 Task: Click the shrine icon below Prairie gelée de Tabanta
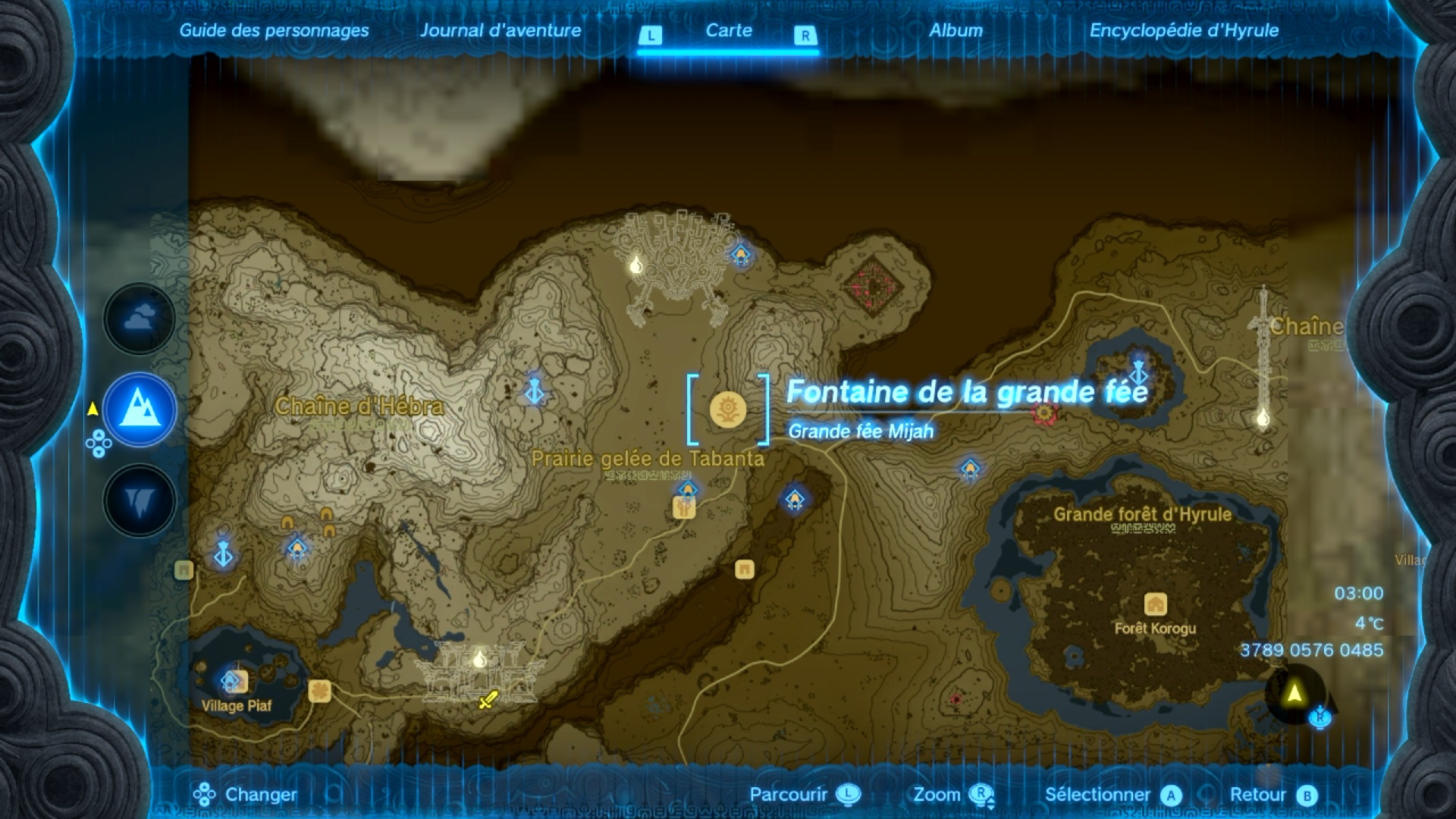(x=793, y=497)
